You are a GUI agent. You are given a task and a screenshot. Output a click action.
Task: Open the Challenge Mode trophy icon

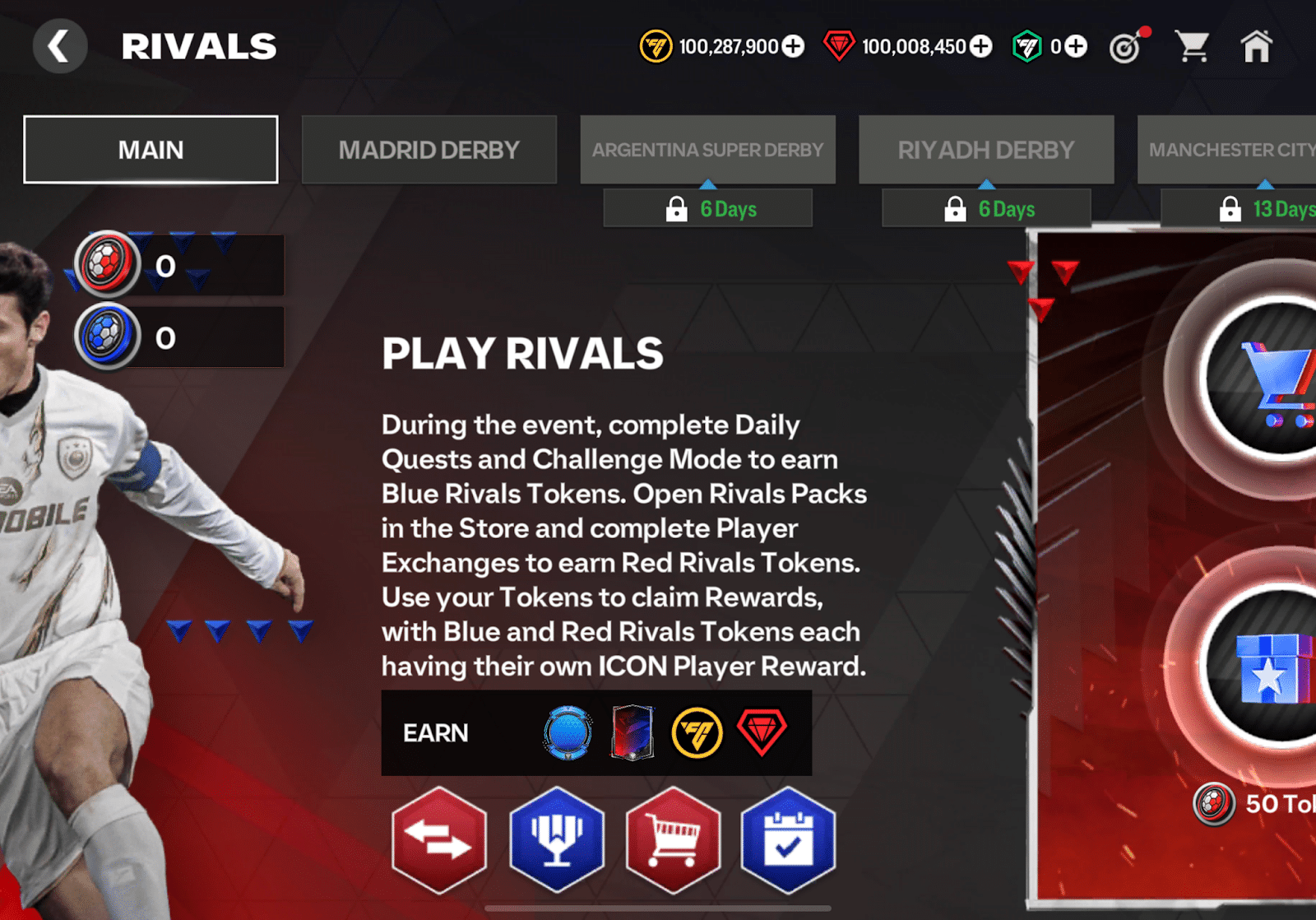(x=557, y=841)
